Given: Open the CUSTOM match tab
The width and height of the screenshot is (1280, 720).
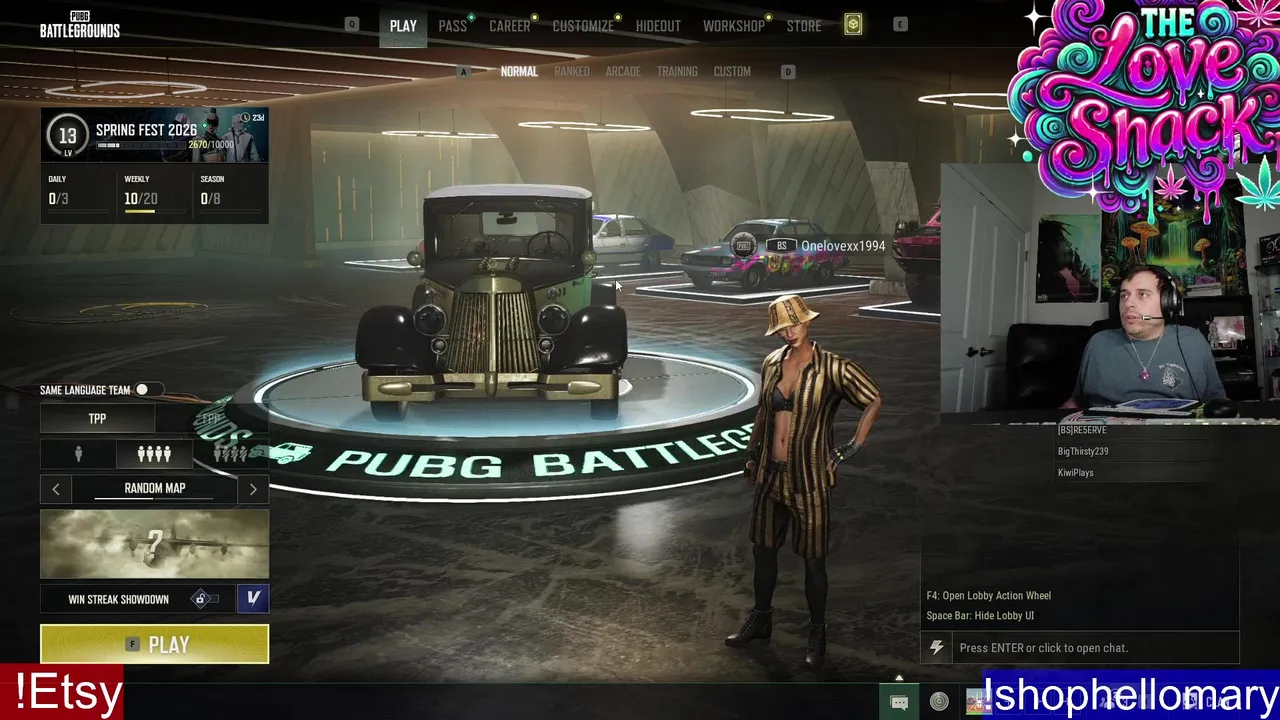Looking at the screenshot, I should pos(732,72).
